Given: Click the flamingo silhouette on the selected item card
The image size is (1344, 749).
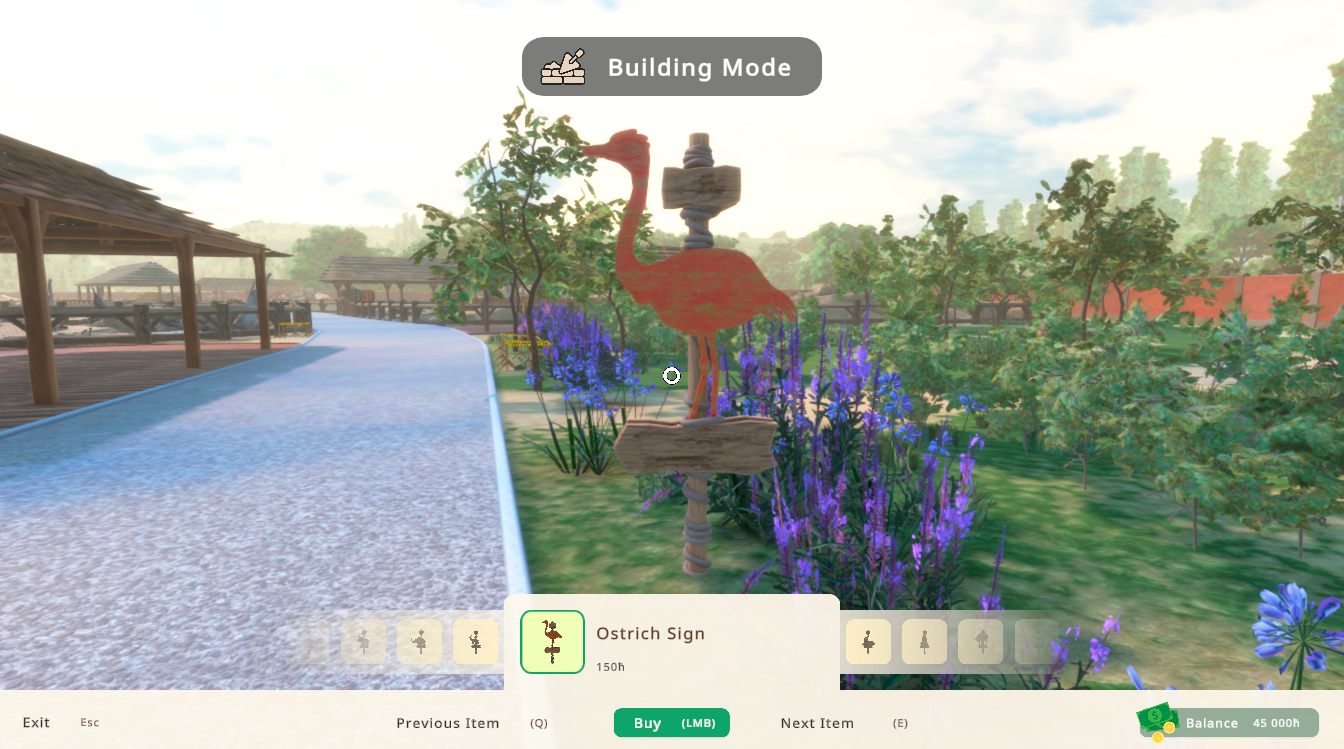Looking at the screenshot, I should (x=552, y=641).
